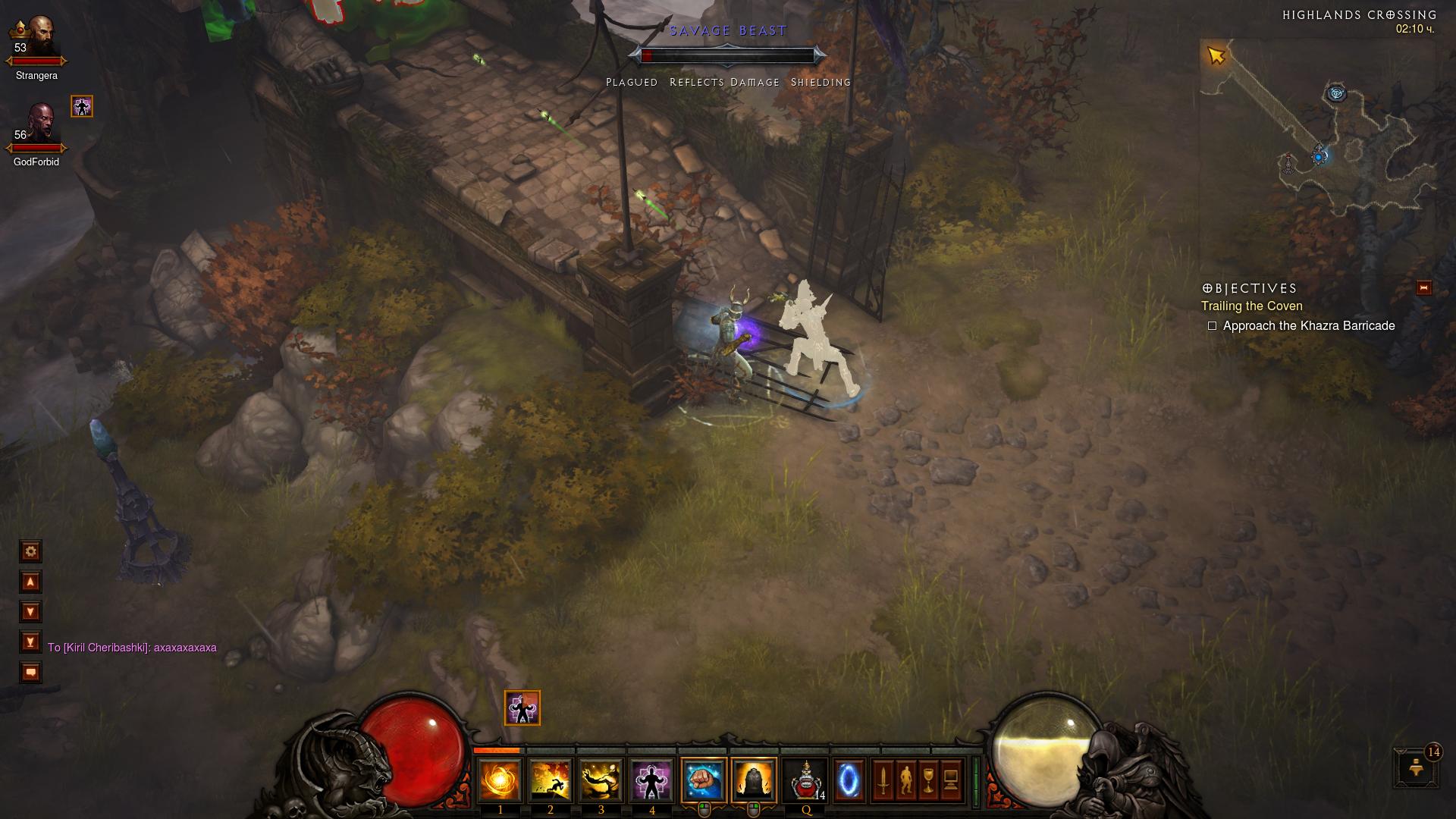1456x819 pixels.
Task: Select the blue fist primary attack skill
Action: pos(704,780)
